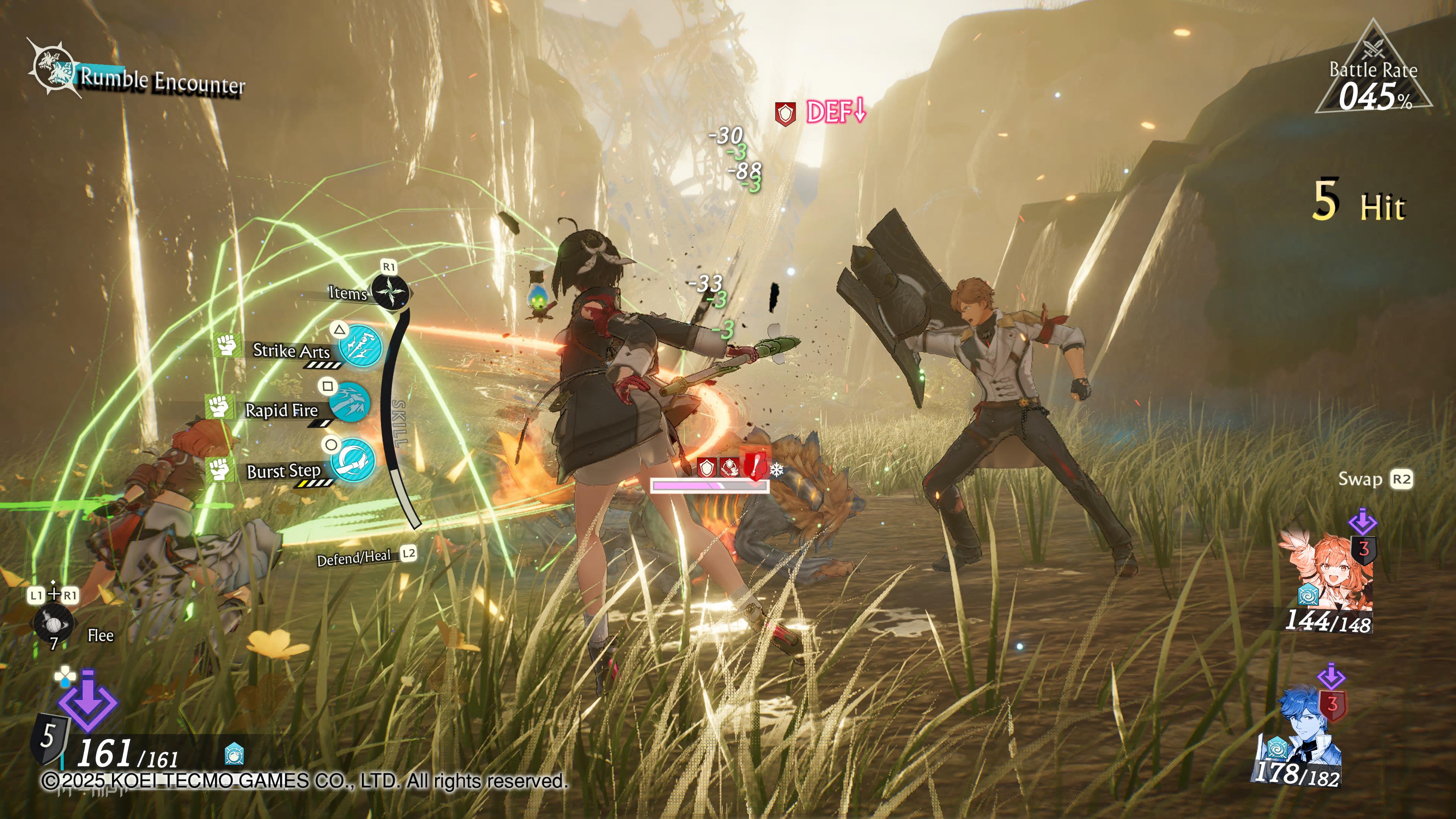Choose the Defend/Heal label
Image resolution: width=1456 pixels, height=819 pixels.
click(x=355, y=558)
